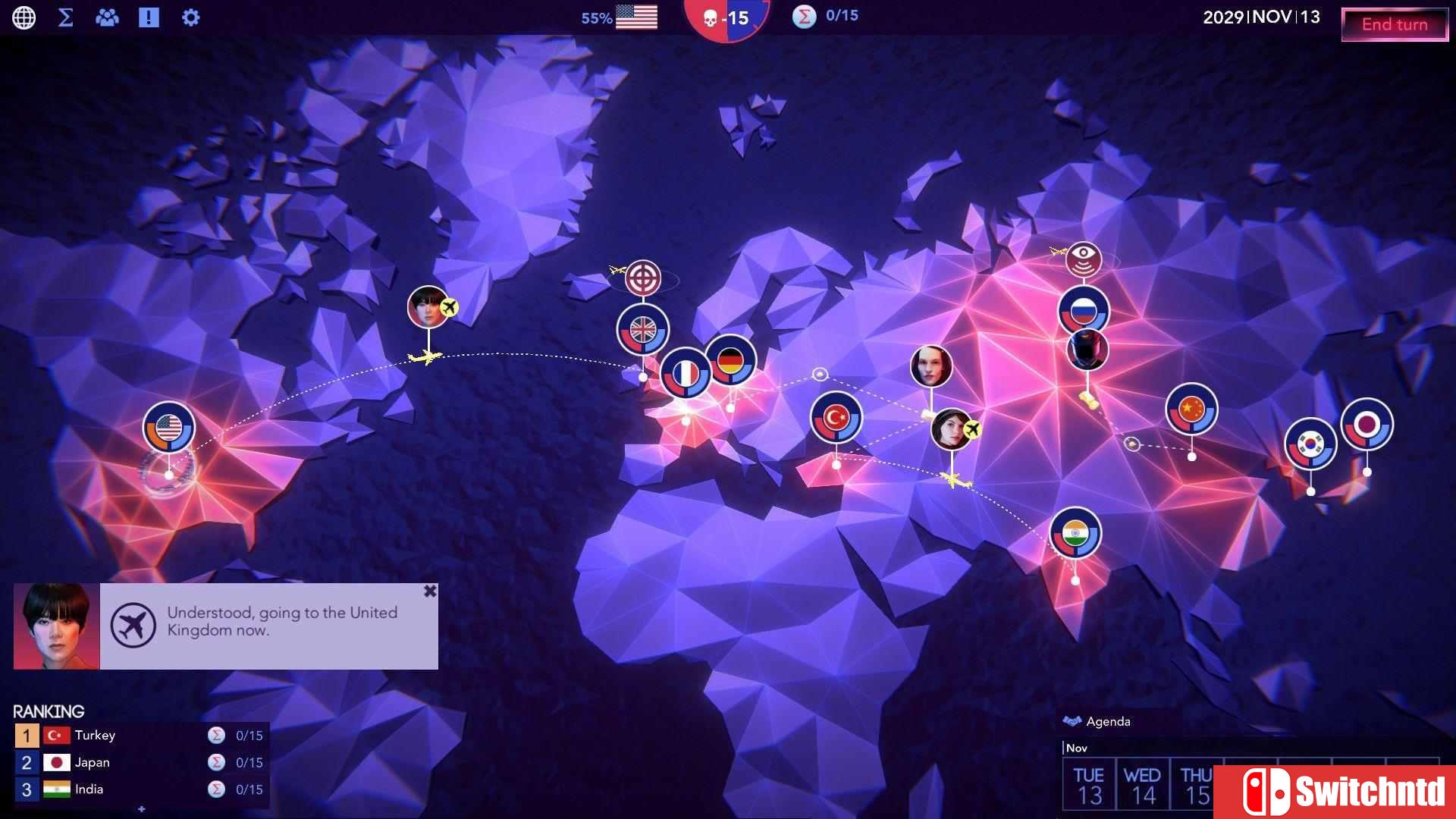
Task: Open the world overview globe icon
Action: point(25,17)
